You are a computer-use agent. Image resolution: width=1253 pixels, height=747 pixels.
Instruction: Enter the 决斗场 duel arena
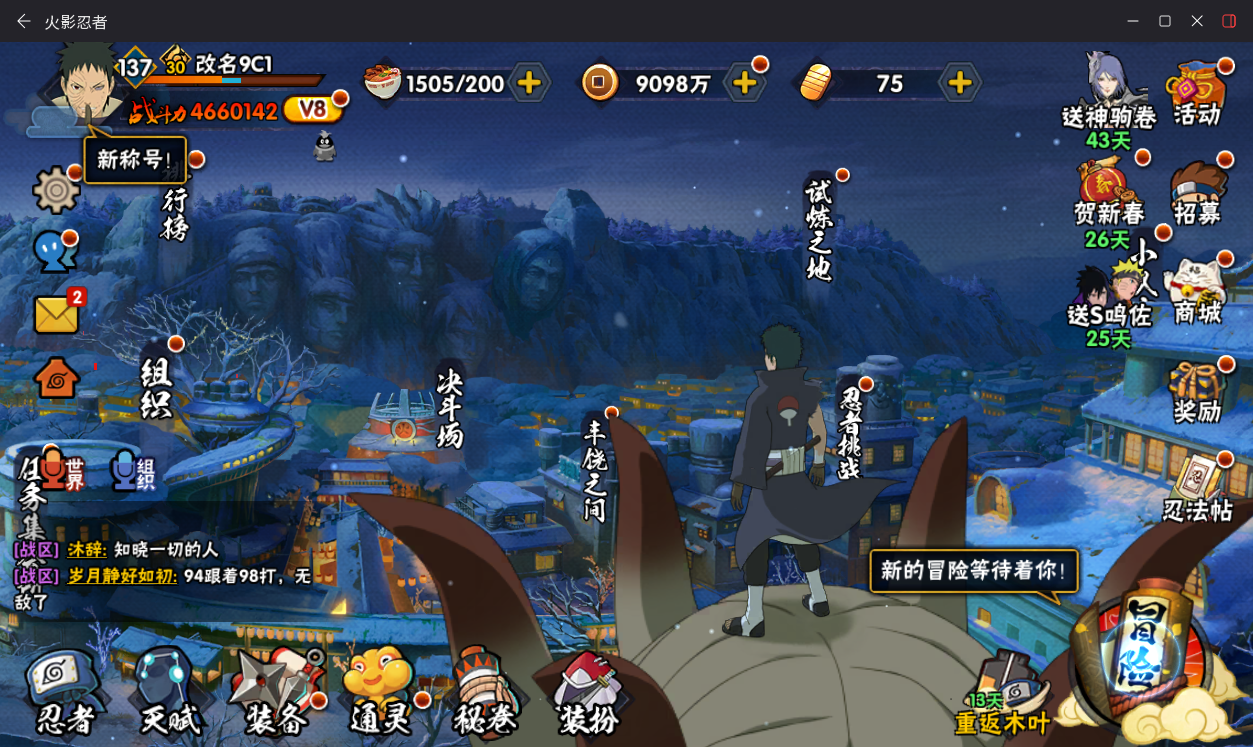point(450,410)
